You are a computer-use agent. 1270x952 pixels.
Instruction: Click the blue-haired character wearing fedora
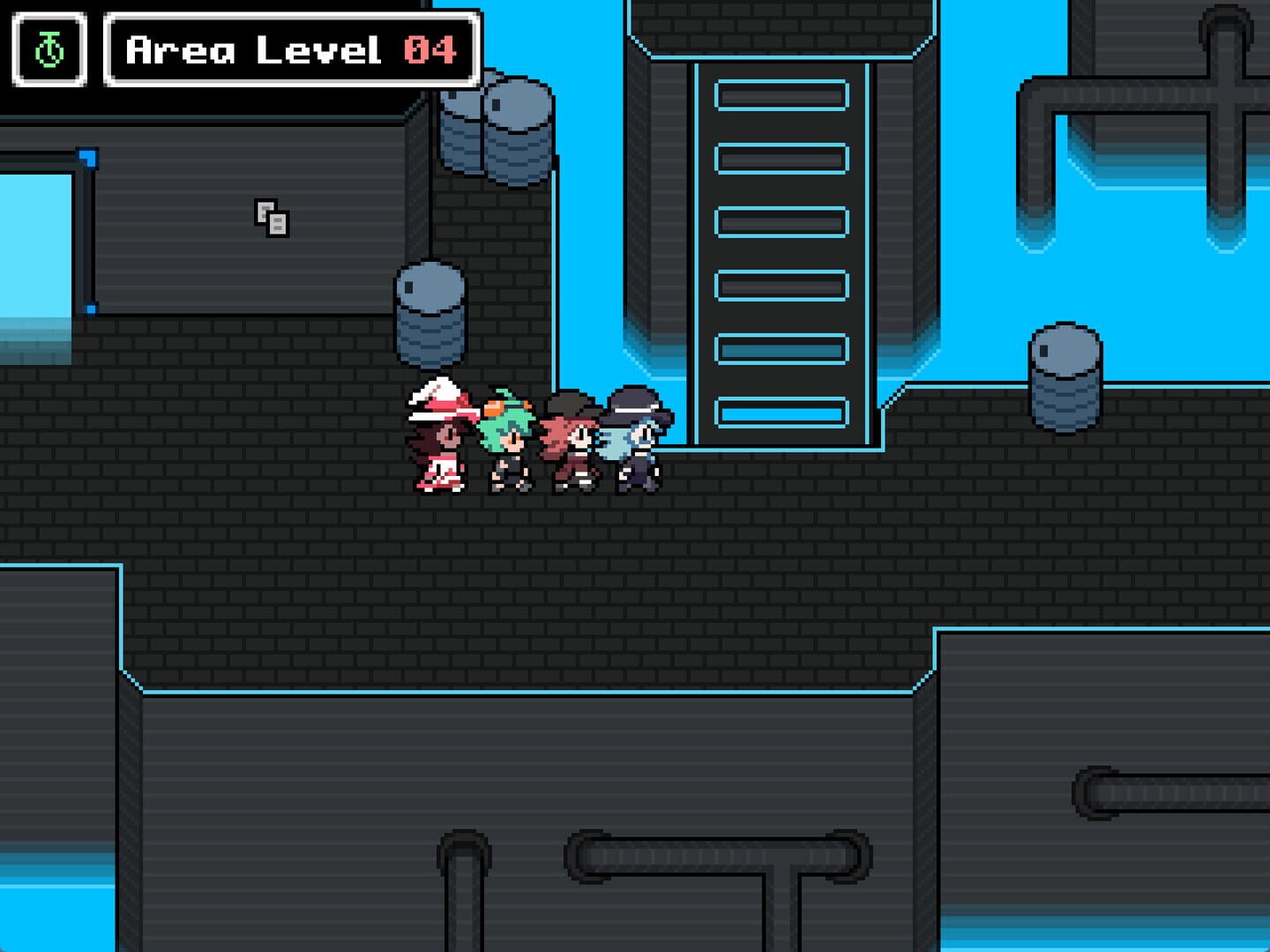633,441
